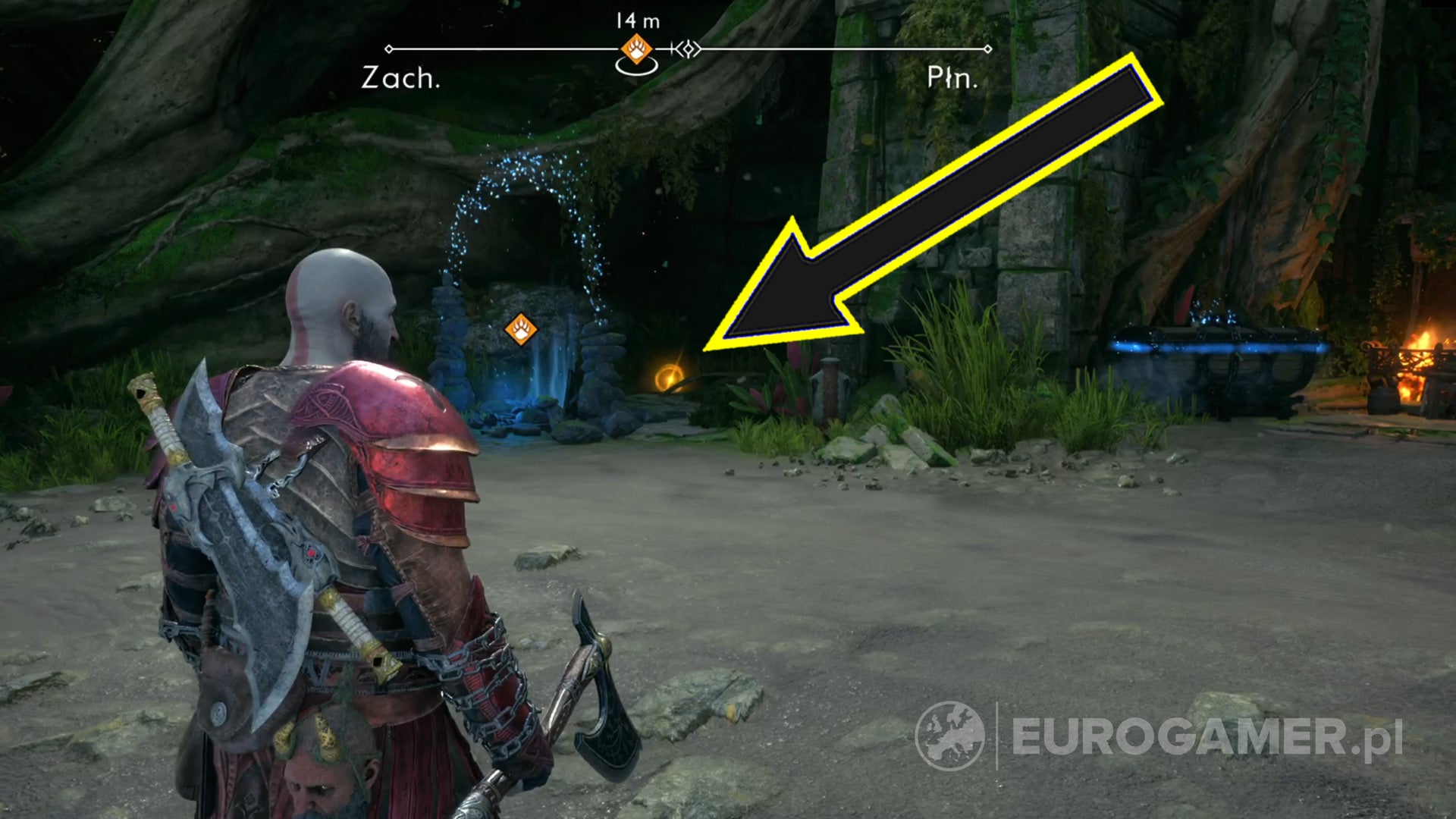The width and height of the screenshot is (1456, 819).
Task: Select the small diamond at the compass left end
Action: point(389,48)
